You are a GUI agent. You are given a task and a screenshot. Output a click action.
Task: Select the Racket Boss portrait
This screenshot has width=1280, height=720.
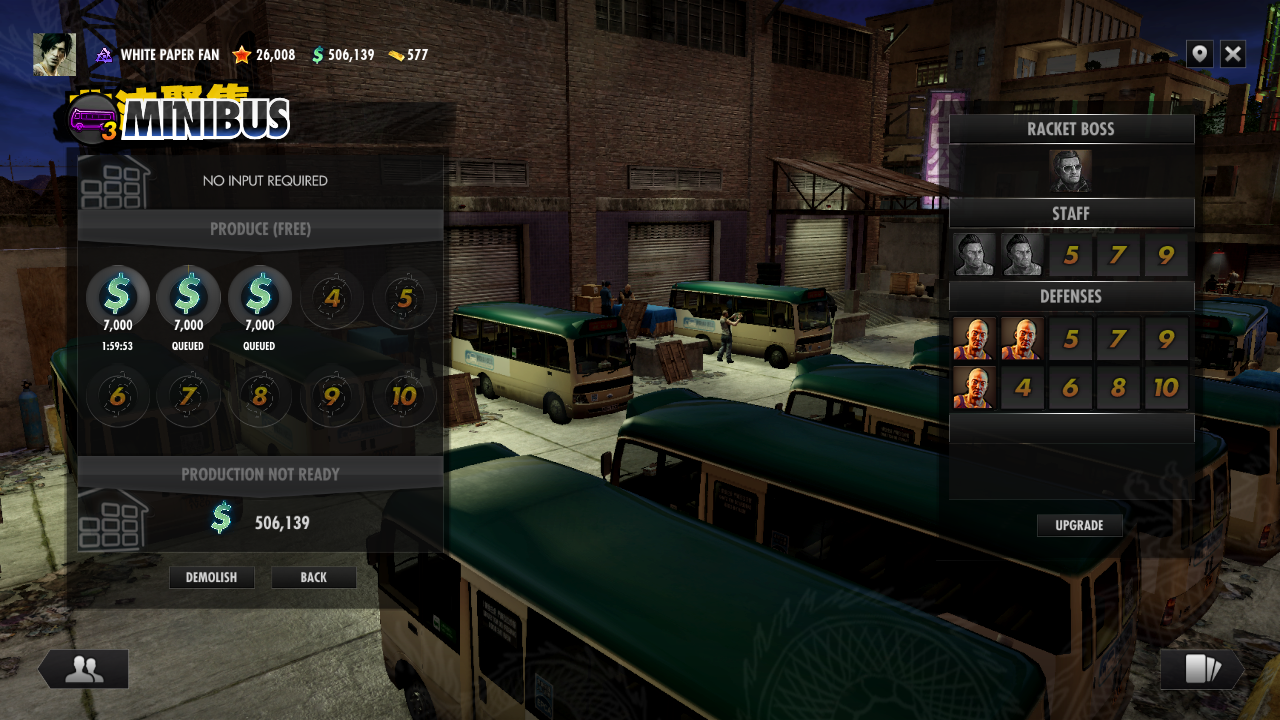pyautogui.click(x=1070, y=171)
